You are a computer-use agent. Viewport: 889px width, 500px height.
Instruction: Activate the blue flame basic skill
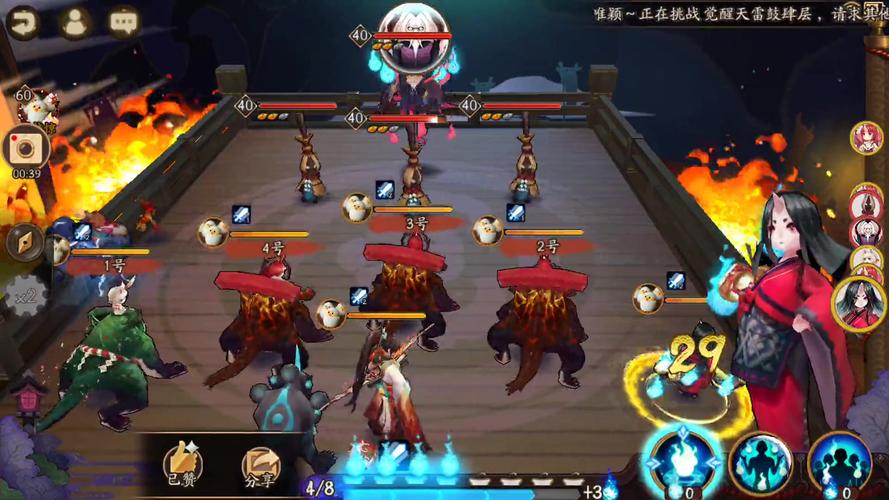click(683, 462)
